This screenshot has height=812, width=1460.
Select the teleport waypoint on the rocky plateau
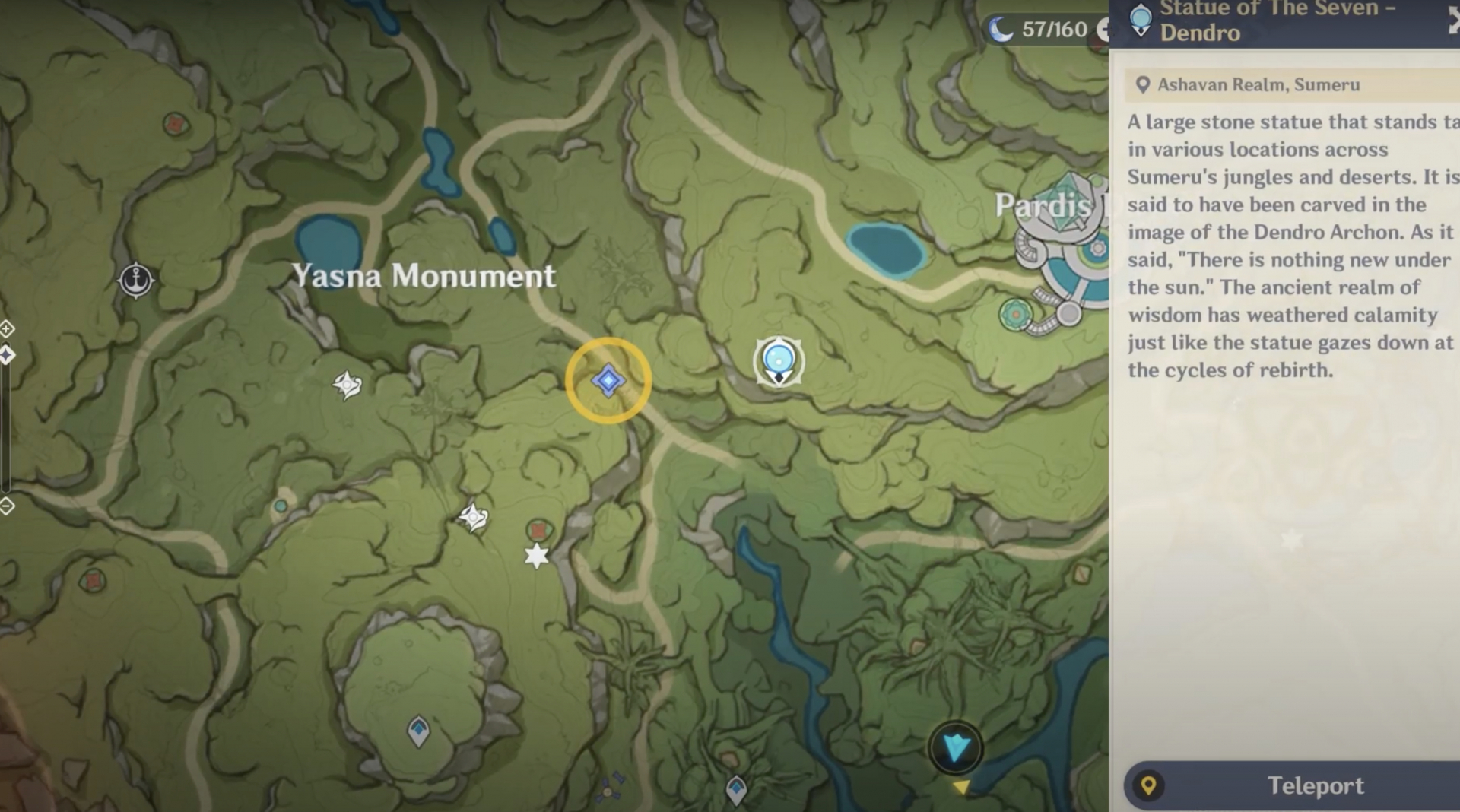(418, 731)
